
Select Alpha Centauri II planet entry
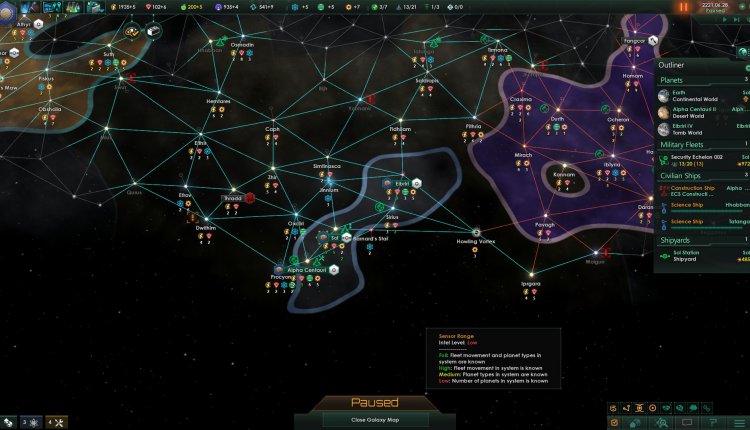[700, 111]
